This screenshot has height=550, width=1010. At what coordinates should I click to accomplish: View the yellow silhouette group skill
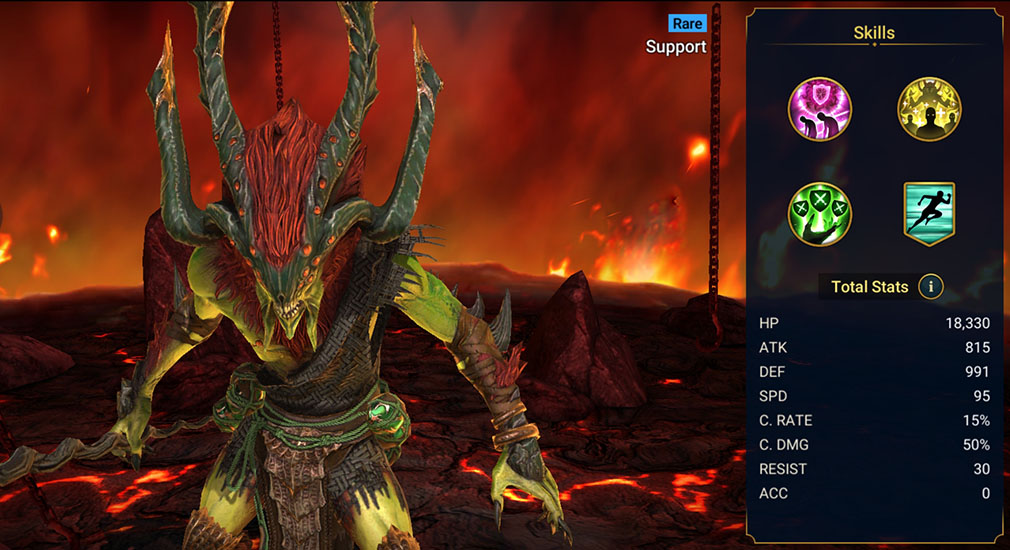(929, 109)
